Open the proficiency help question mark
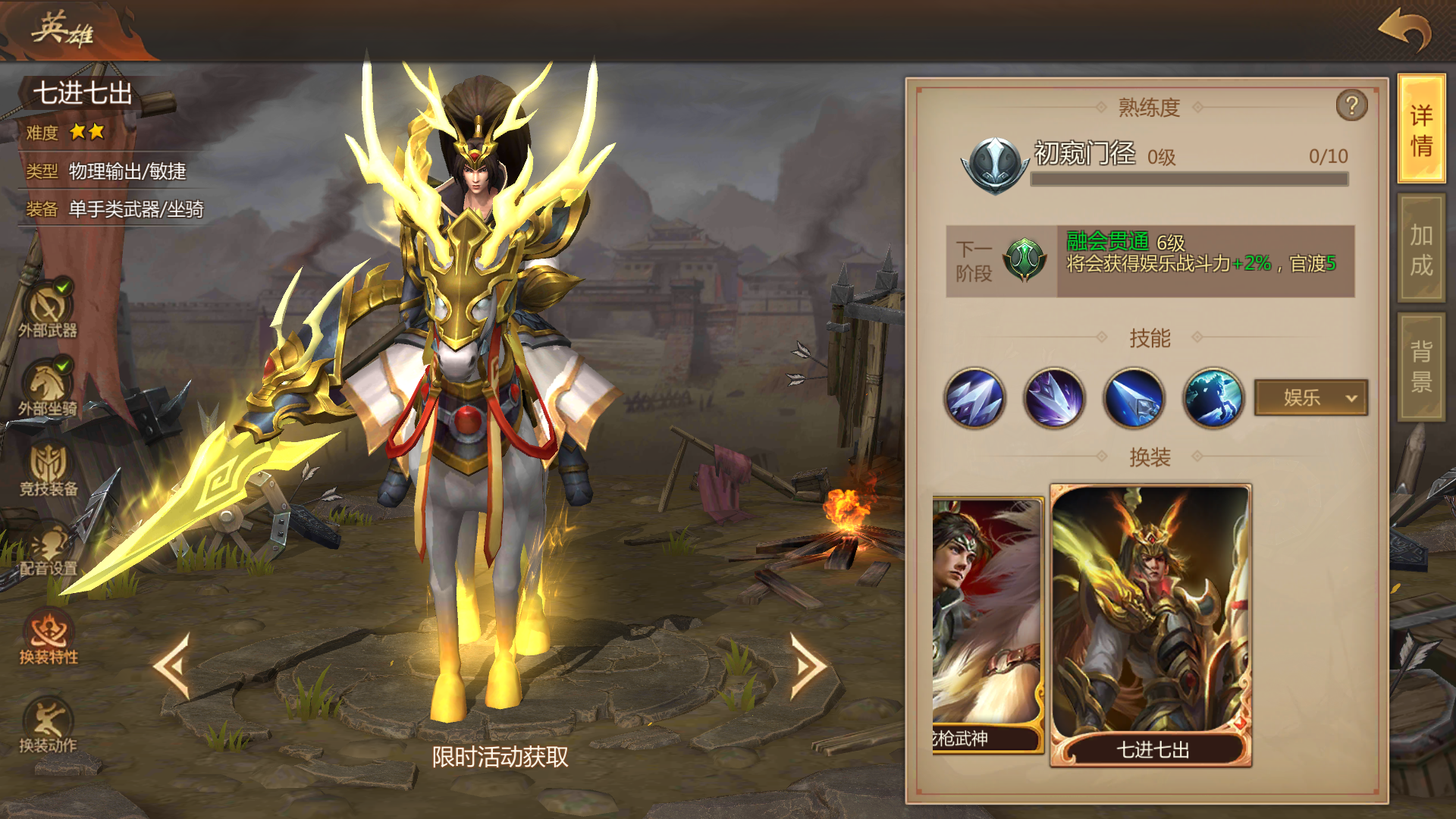The height and width of the screenshot is (819, 1456). tap(1351, 105)
